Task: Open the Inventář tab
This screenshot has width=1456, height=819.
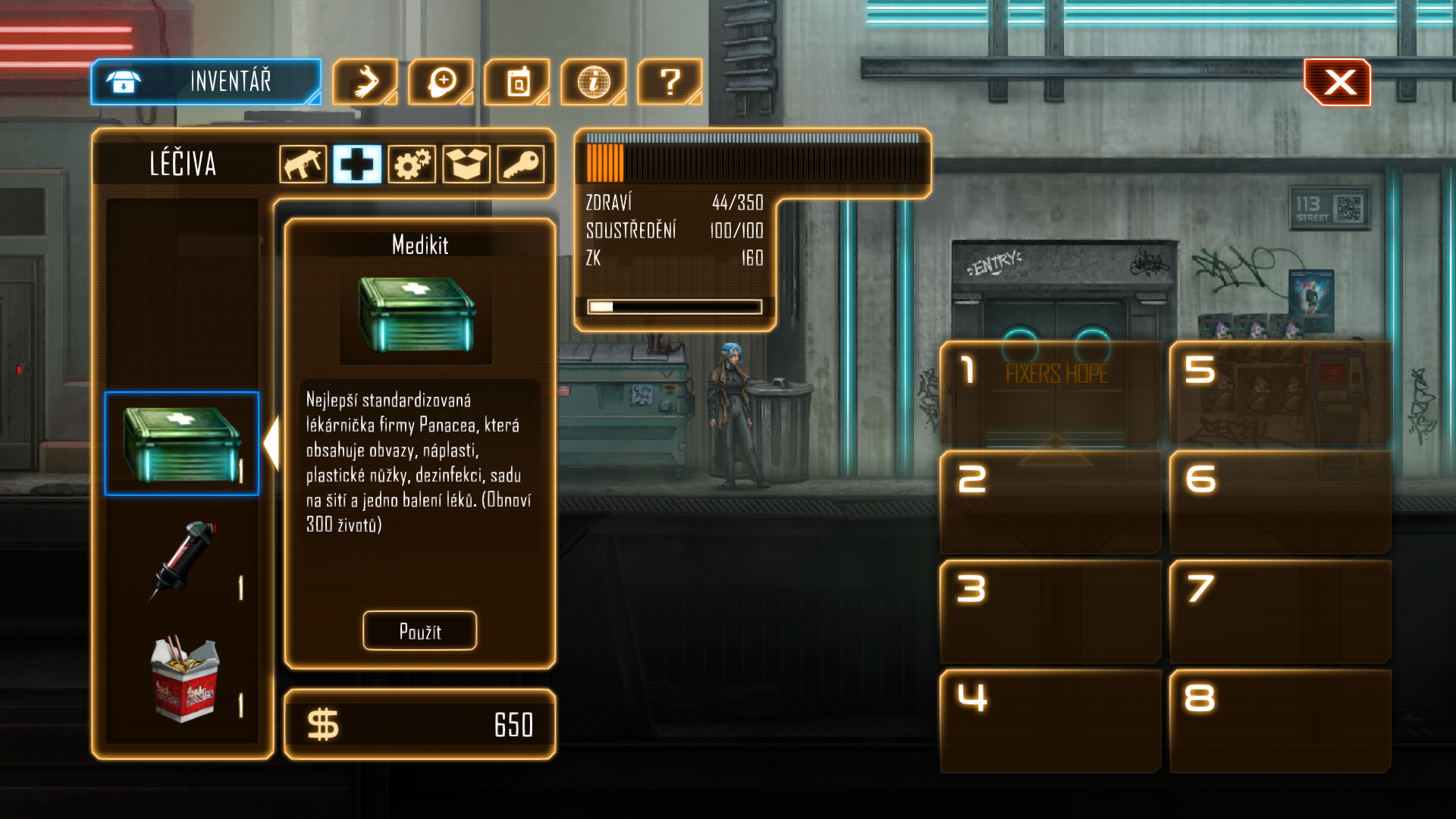Action: tap(206, 82)
